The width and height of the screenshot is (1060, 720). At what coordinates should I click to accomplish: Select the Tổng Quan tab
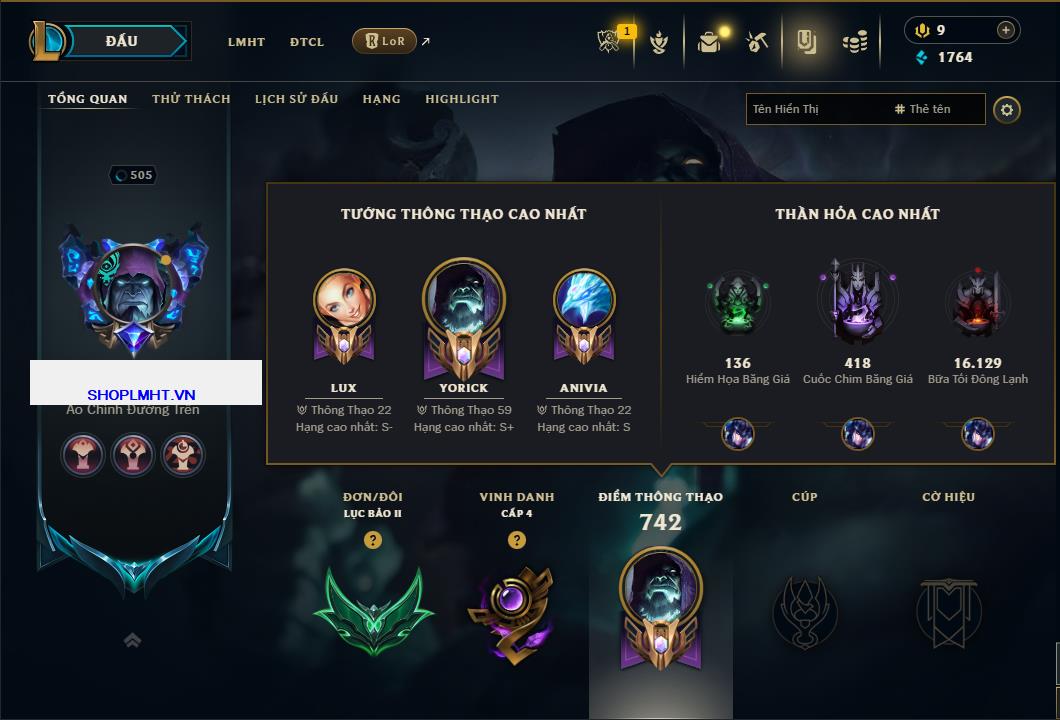(x=88, y=99)
